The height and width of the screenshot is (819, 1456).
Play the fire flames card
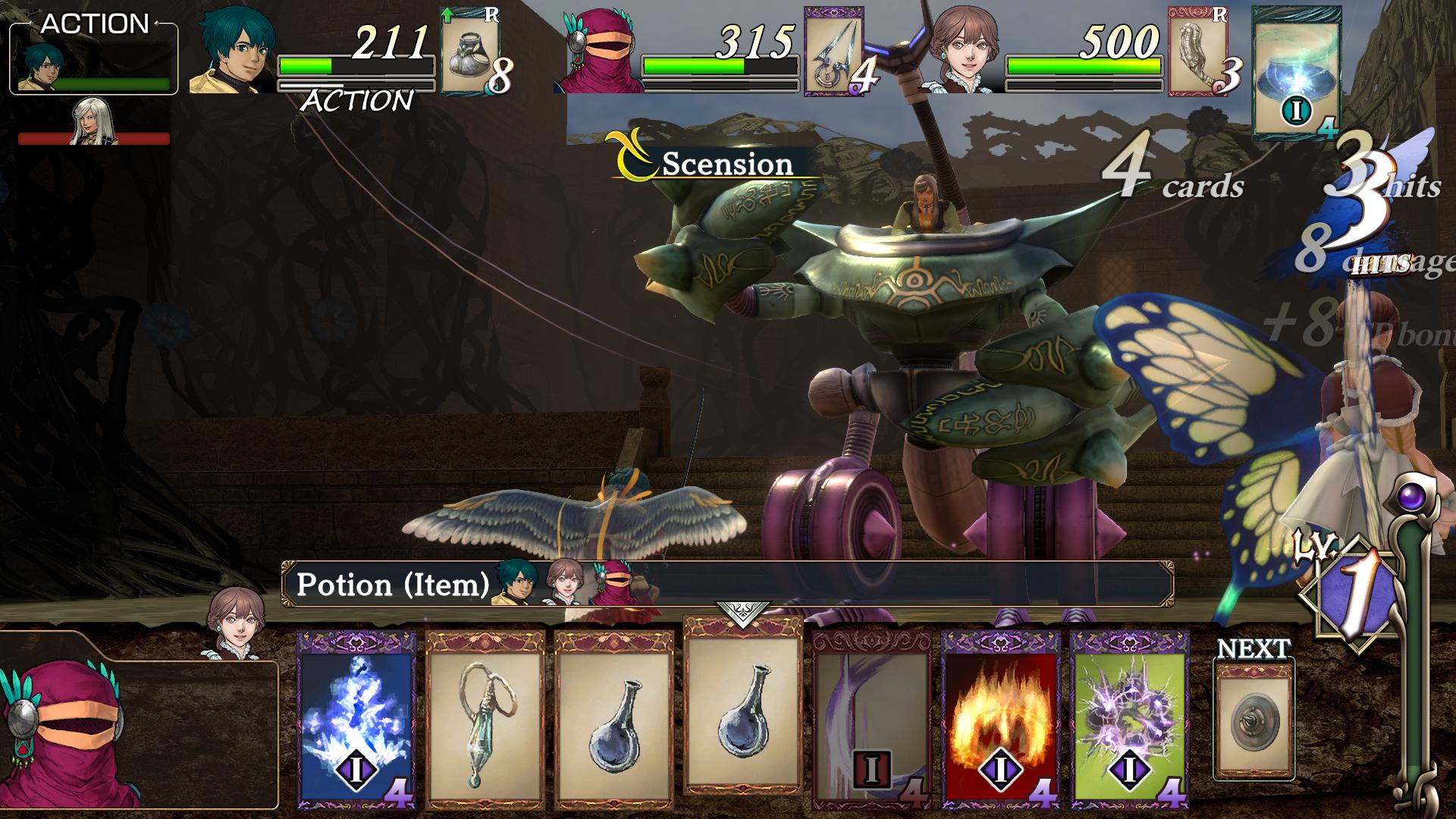pyautogui.click(x=1000, y=719)
